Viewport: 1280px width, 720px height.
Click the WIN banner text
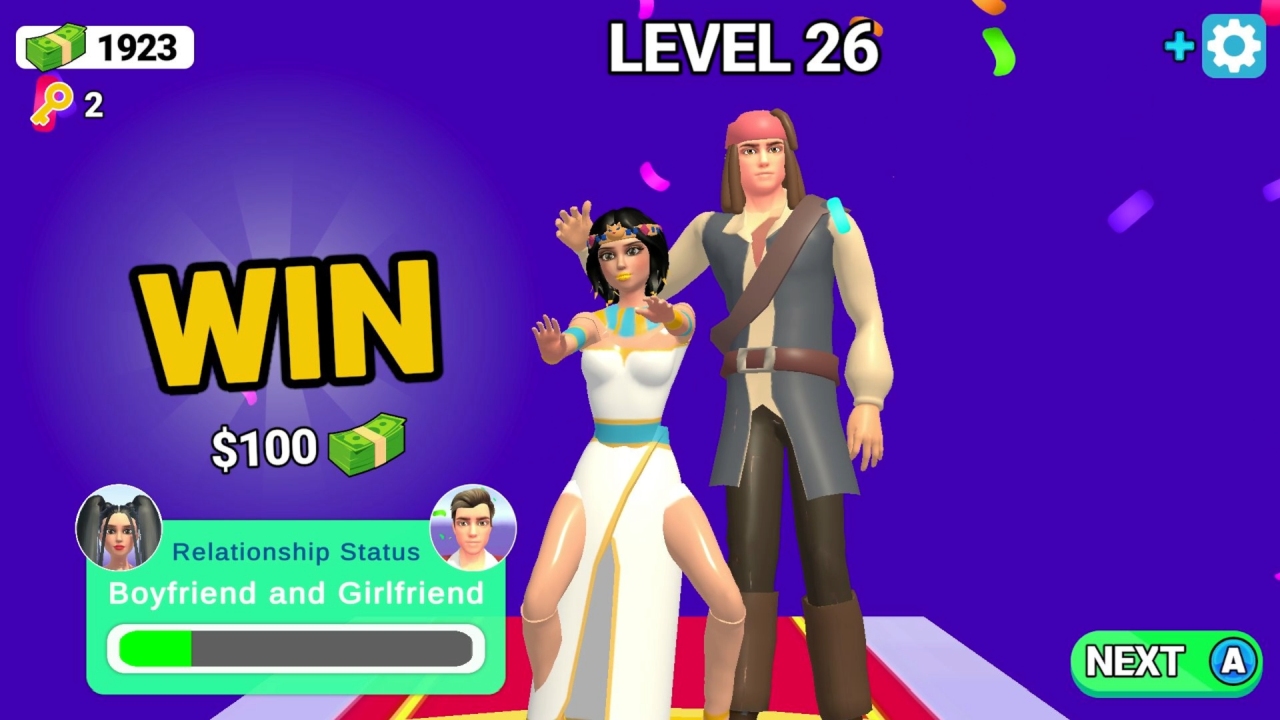(290, 320)
